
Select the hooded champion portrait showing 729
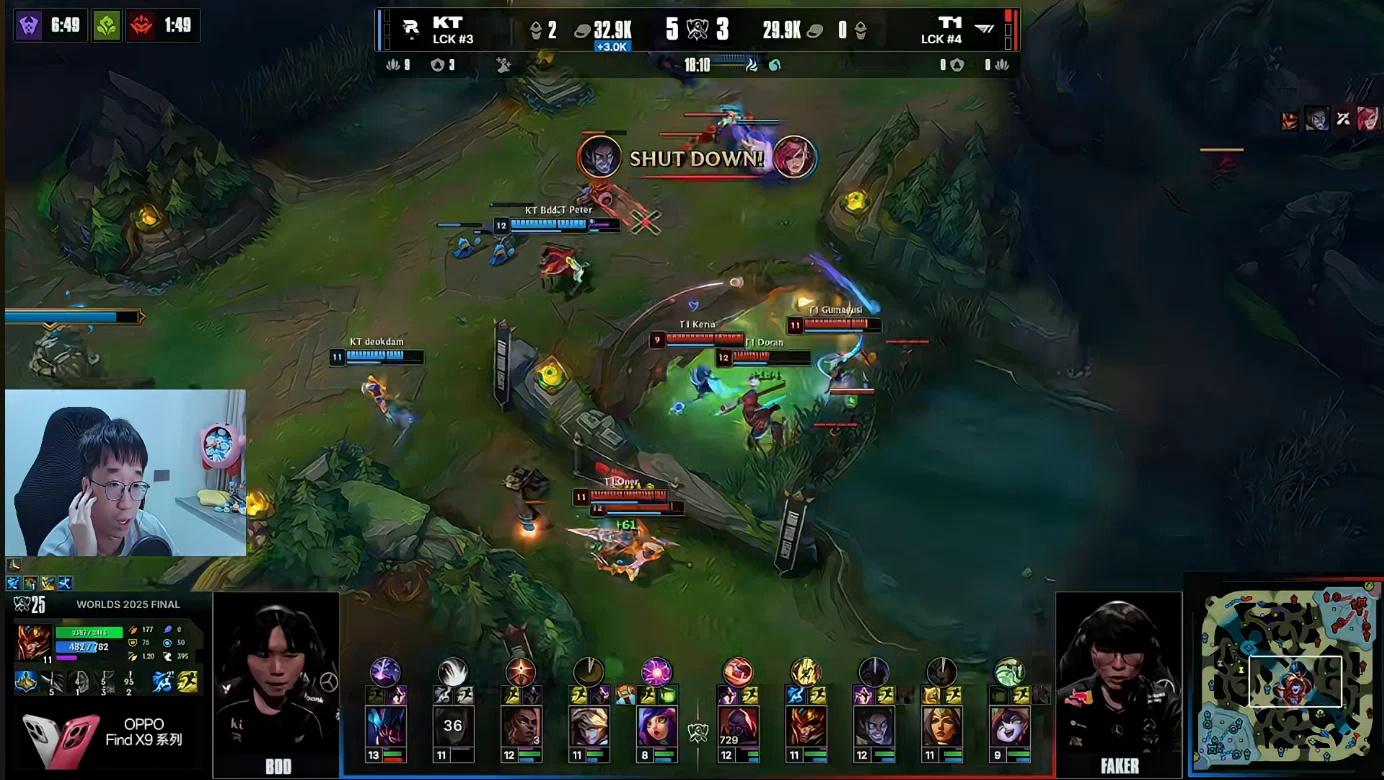[738, 726]
